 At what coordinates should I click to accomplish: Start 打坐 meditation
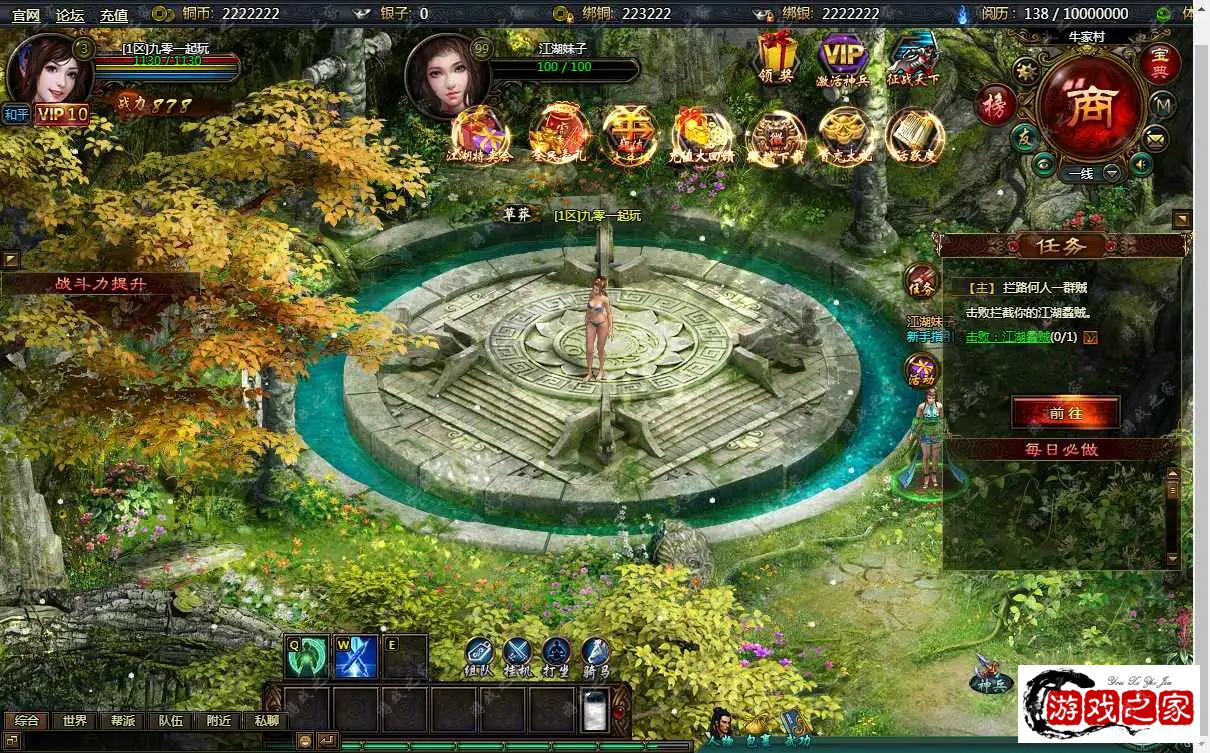556,655
